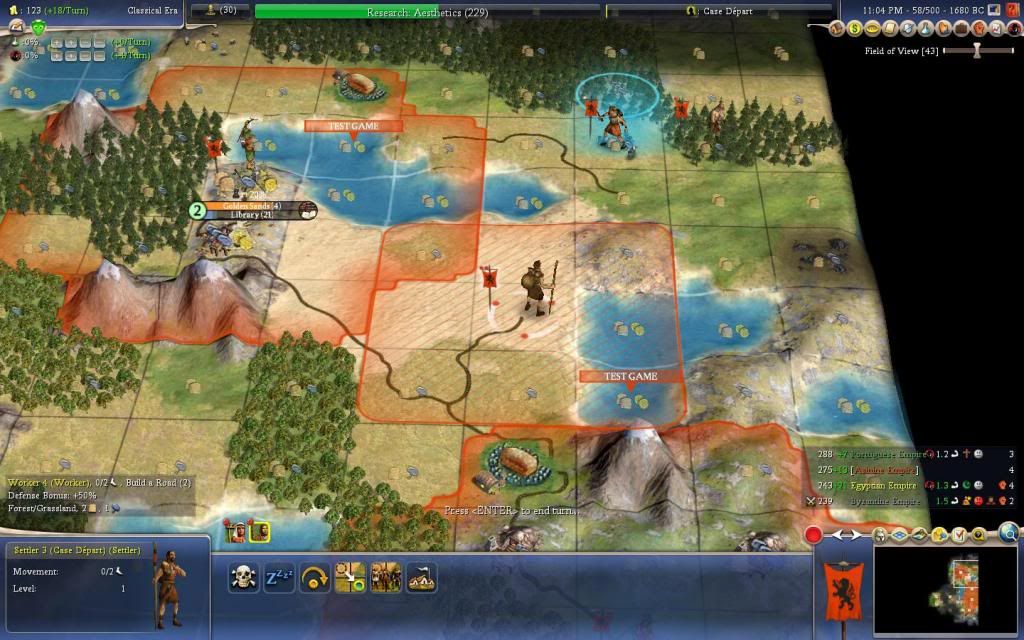Skip this unit's turn

(x=313, y=578)
